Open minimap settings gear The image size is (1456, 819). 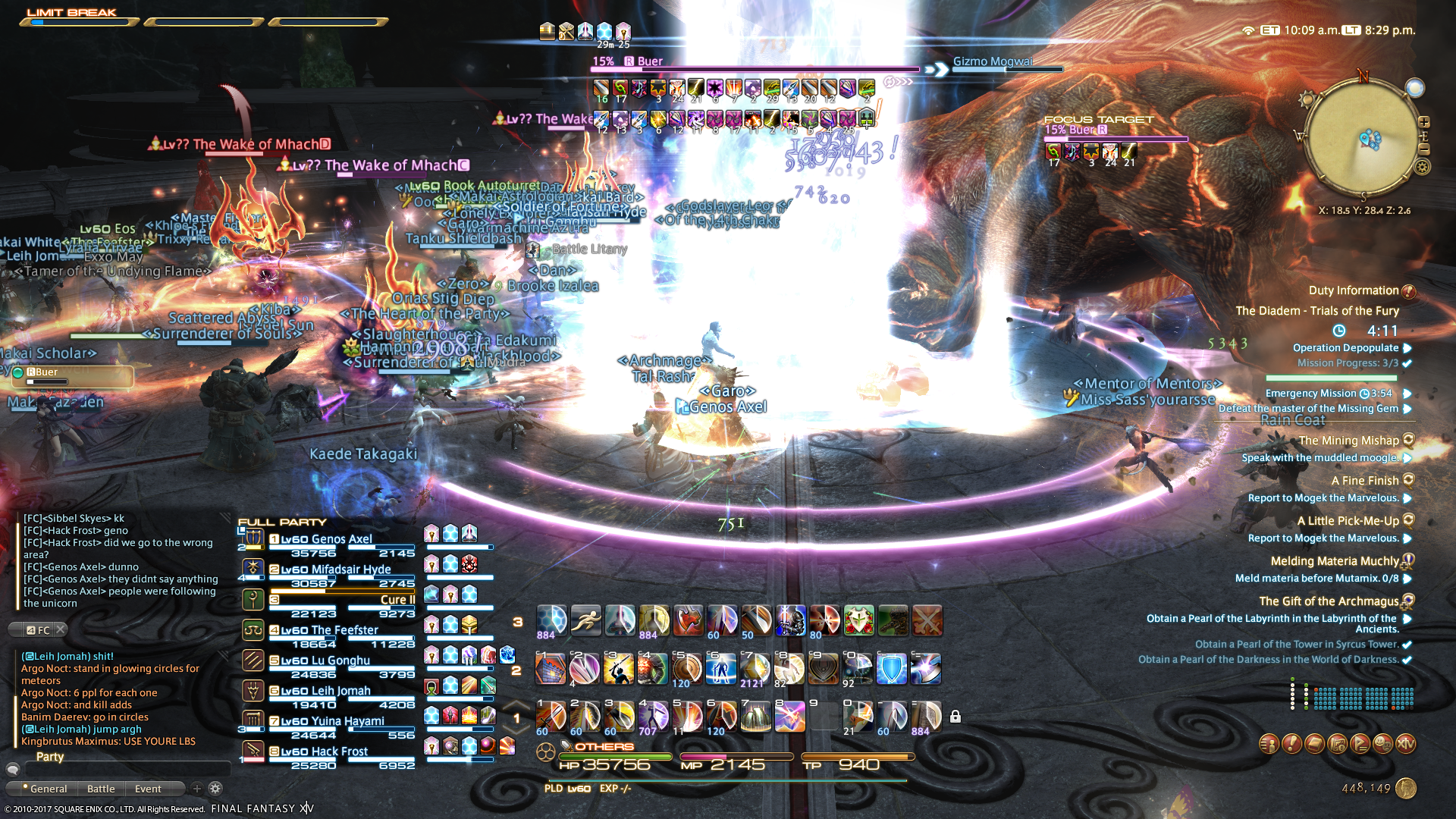[1423, 167]
